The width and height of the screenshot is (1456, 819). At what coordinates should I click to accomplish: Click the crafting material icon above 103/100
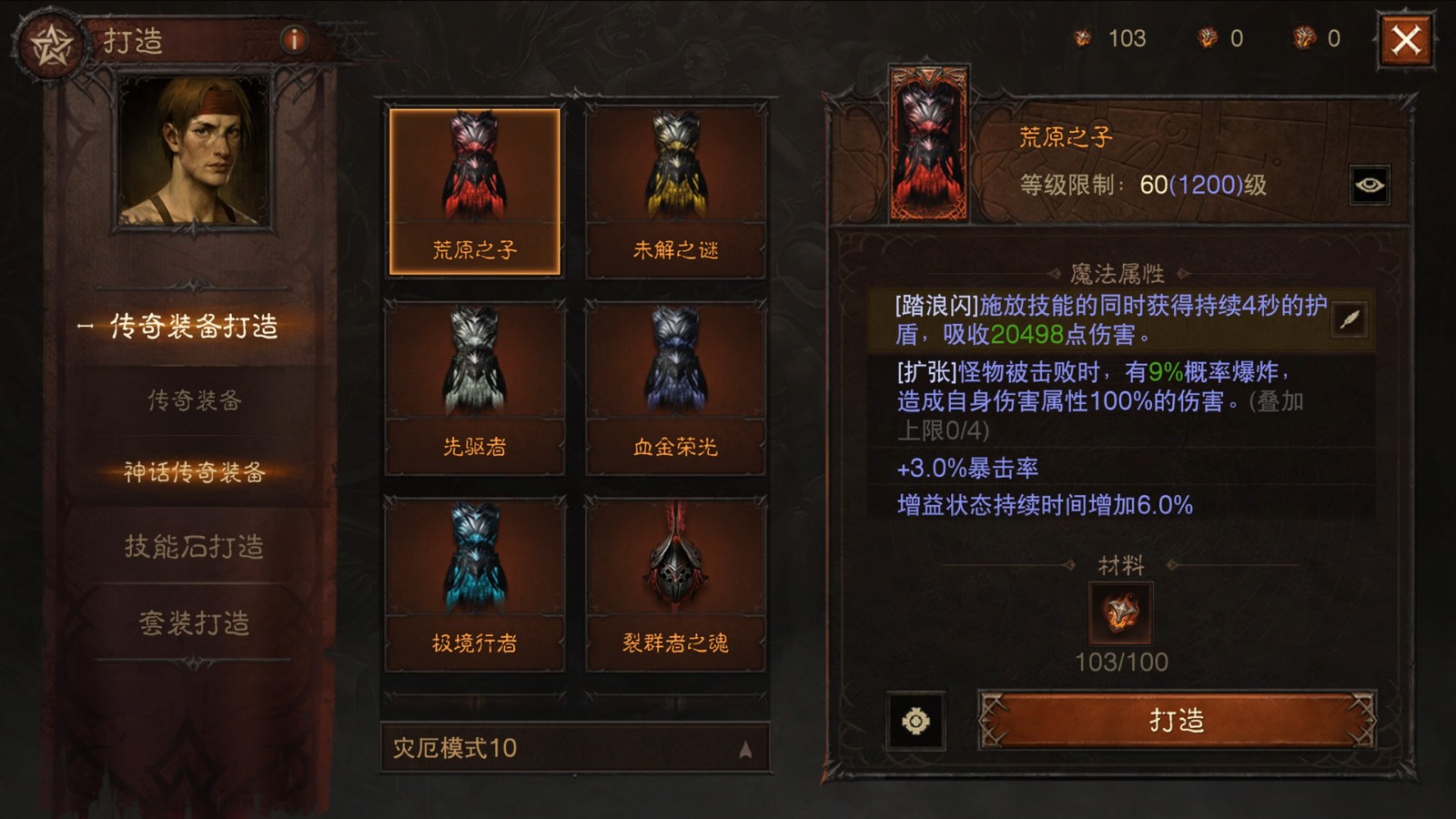(1120, 615)
